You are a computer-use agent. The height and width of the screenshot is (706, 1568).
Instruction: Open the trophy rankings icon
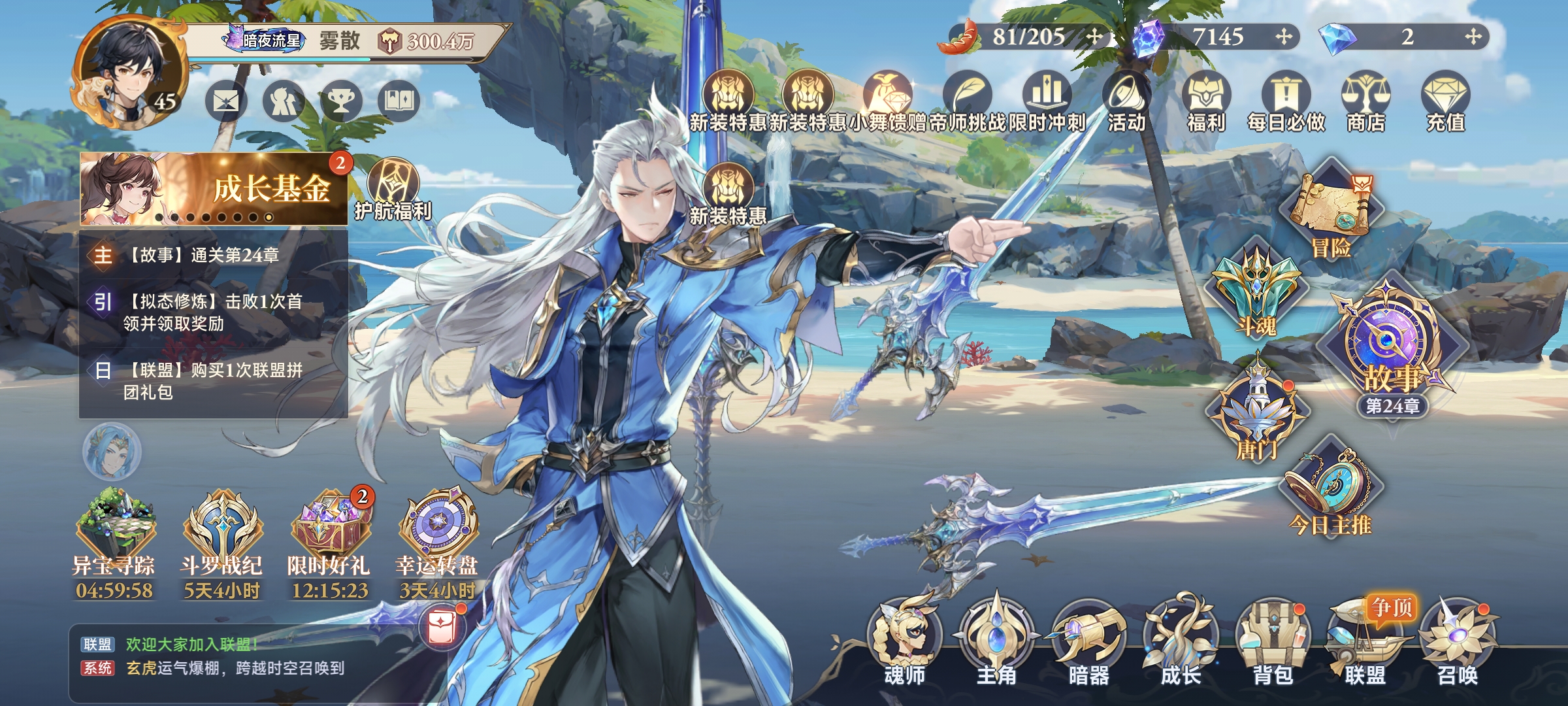(x=341, y=101)
